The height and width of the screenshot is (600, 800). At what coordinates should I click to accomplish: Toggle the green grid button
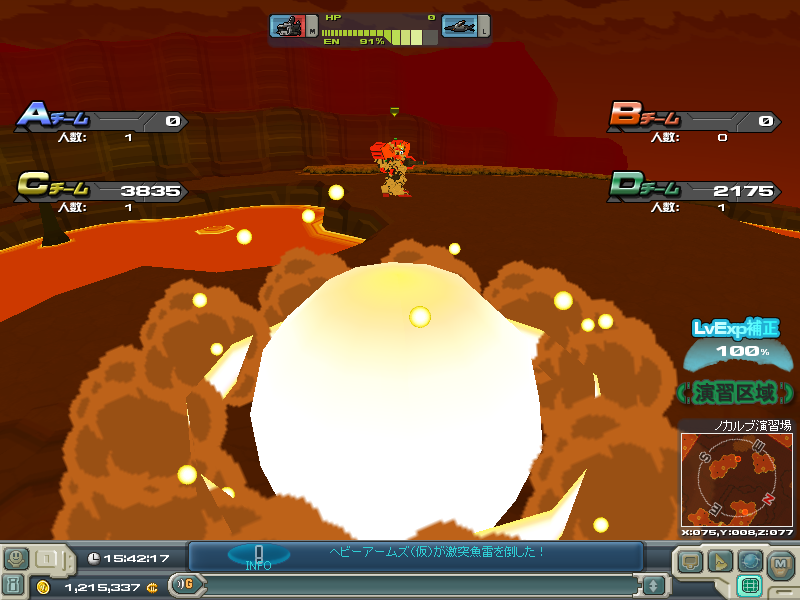(x=748, y=585)
